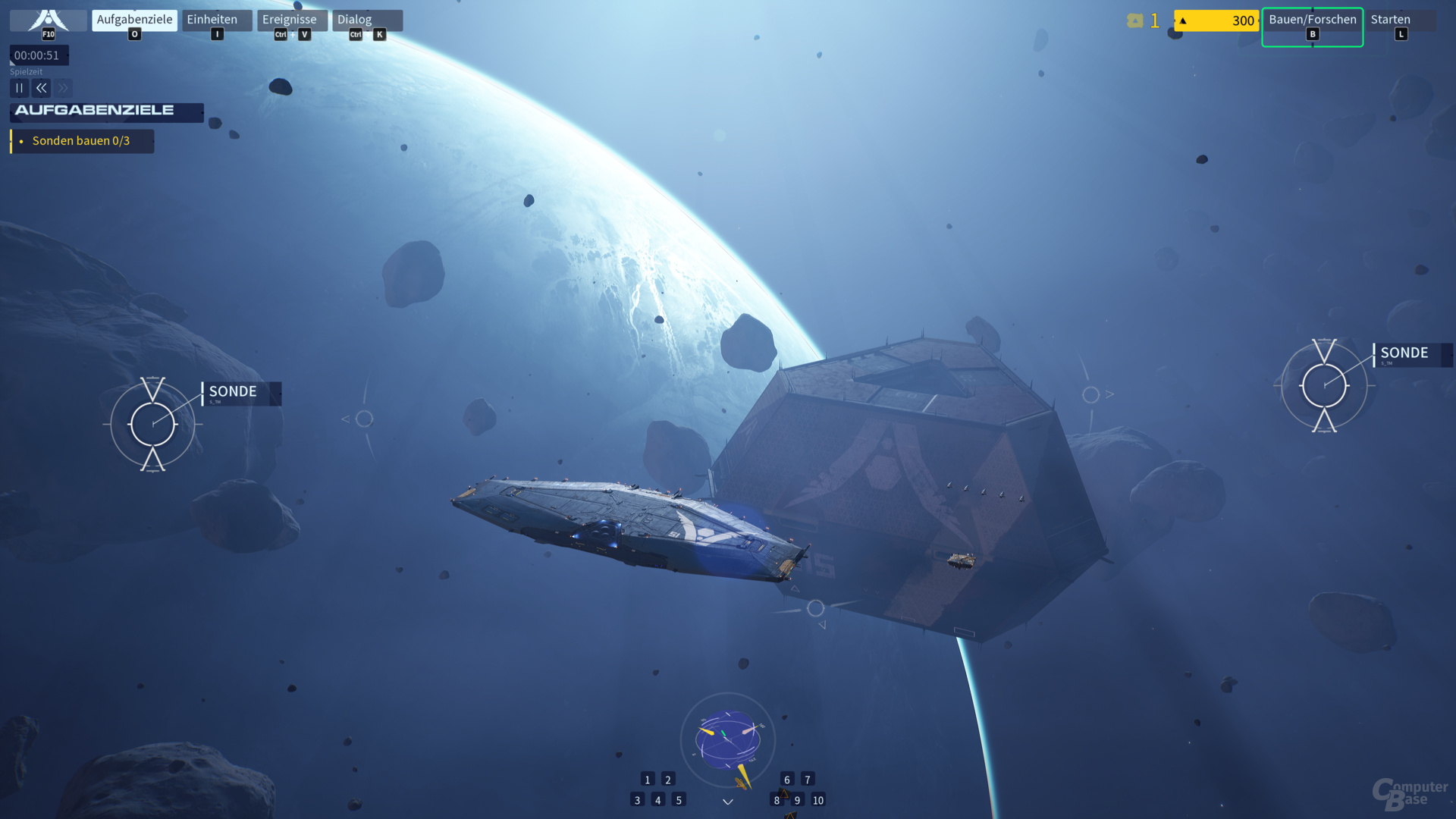This screenshot has height=819, width=1456.
Task: Switch to the Aufgabenziele tab
Action: pyautogui.click(x=134, y=20)
